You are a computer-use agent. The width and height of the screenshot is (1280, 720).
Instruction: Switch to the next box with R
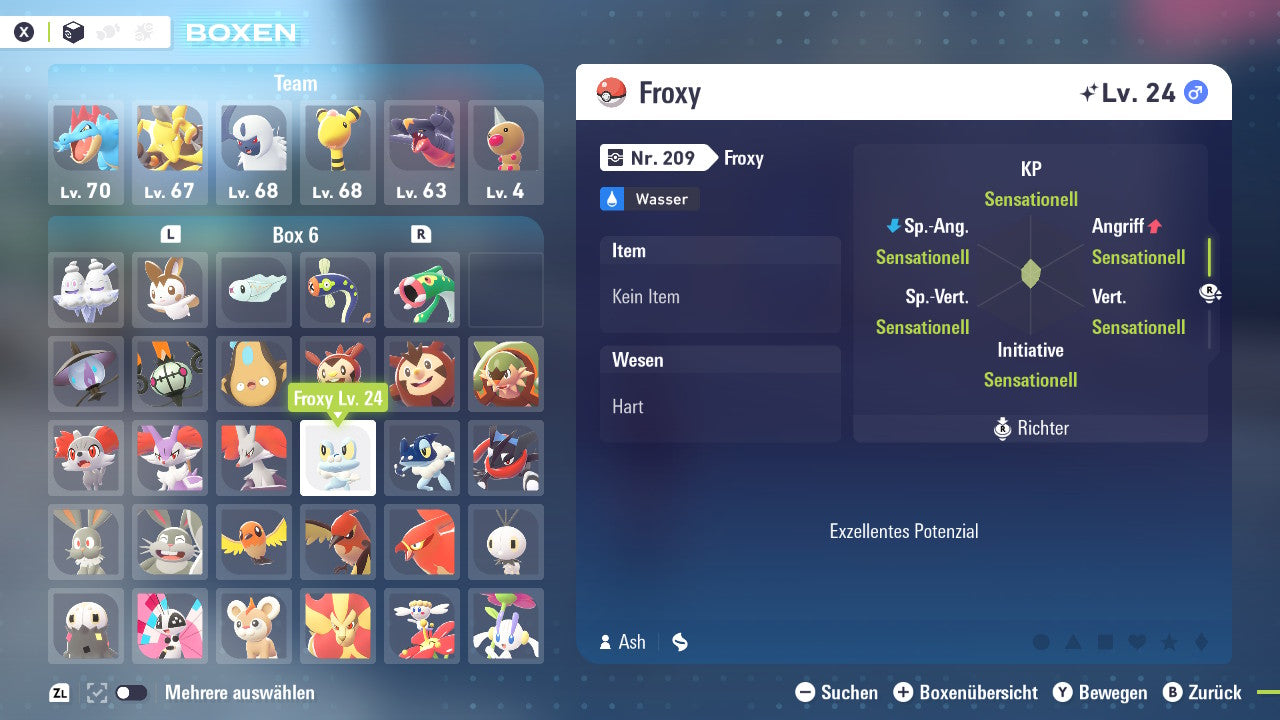tap(421, 234)
